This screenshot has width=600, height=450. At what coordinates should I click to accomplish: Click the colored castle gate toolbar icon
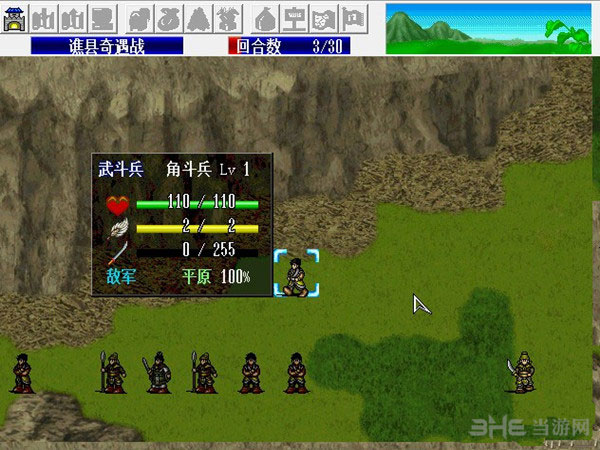(15, 18)
